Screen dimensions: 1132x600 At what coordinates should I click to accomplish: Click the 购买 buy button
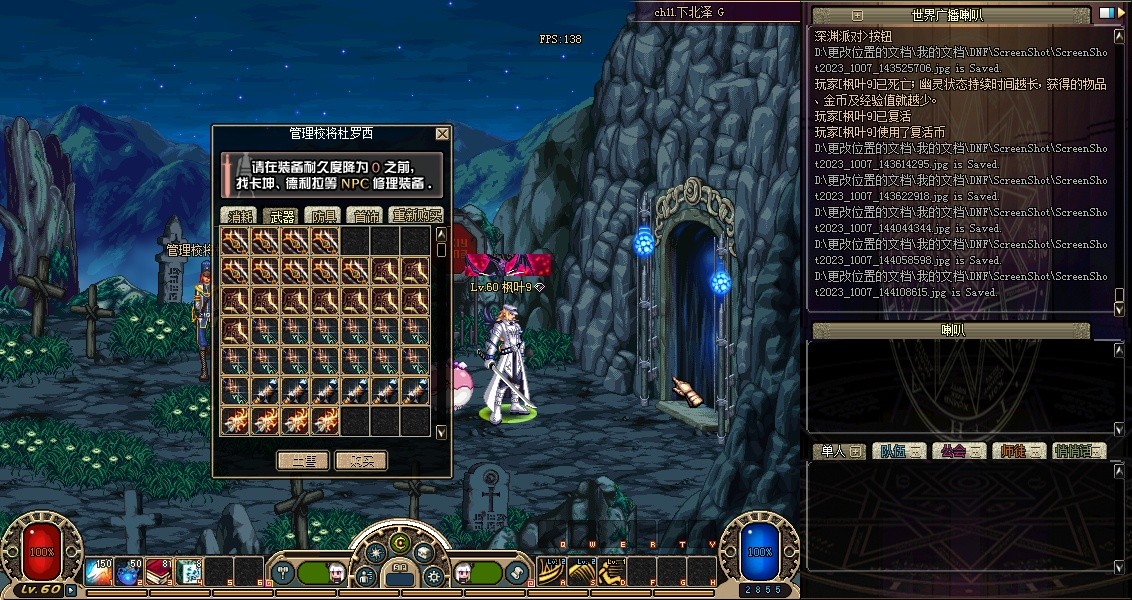pyautogui.click(x=360, y=461)
